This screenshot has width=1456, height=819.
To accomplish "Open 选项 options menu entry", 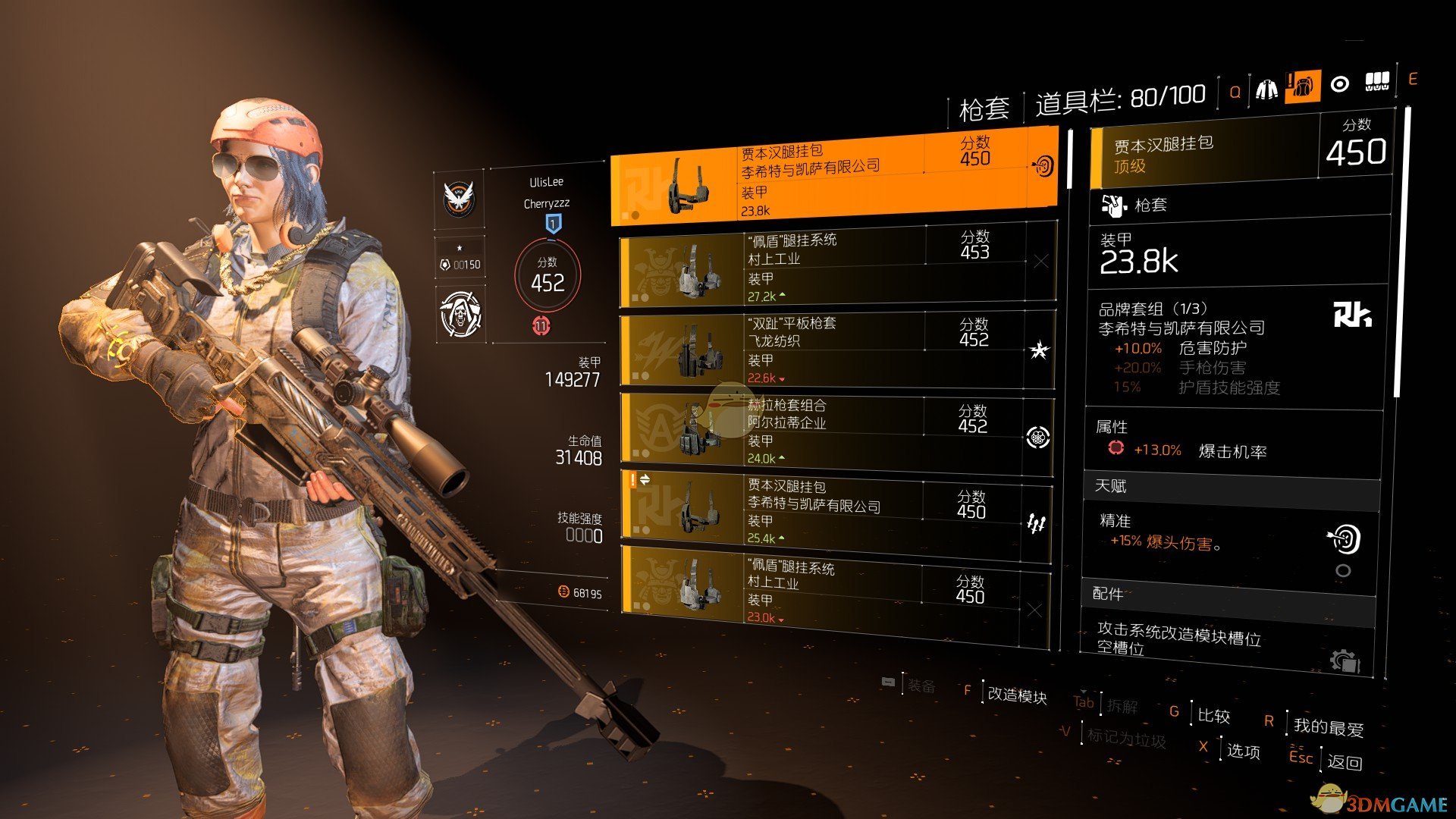I will 1245,752.
